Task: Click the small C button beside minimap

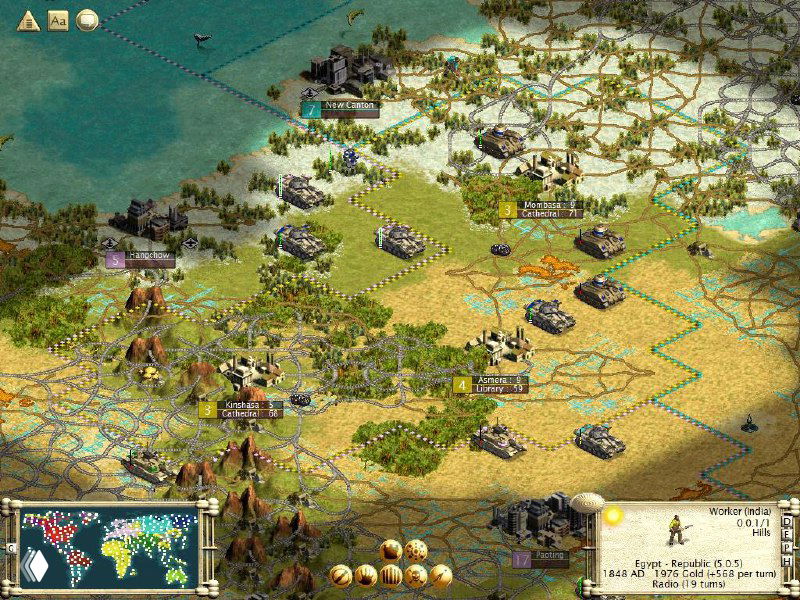Action: click(10, 549)
